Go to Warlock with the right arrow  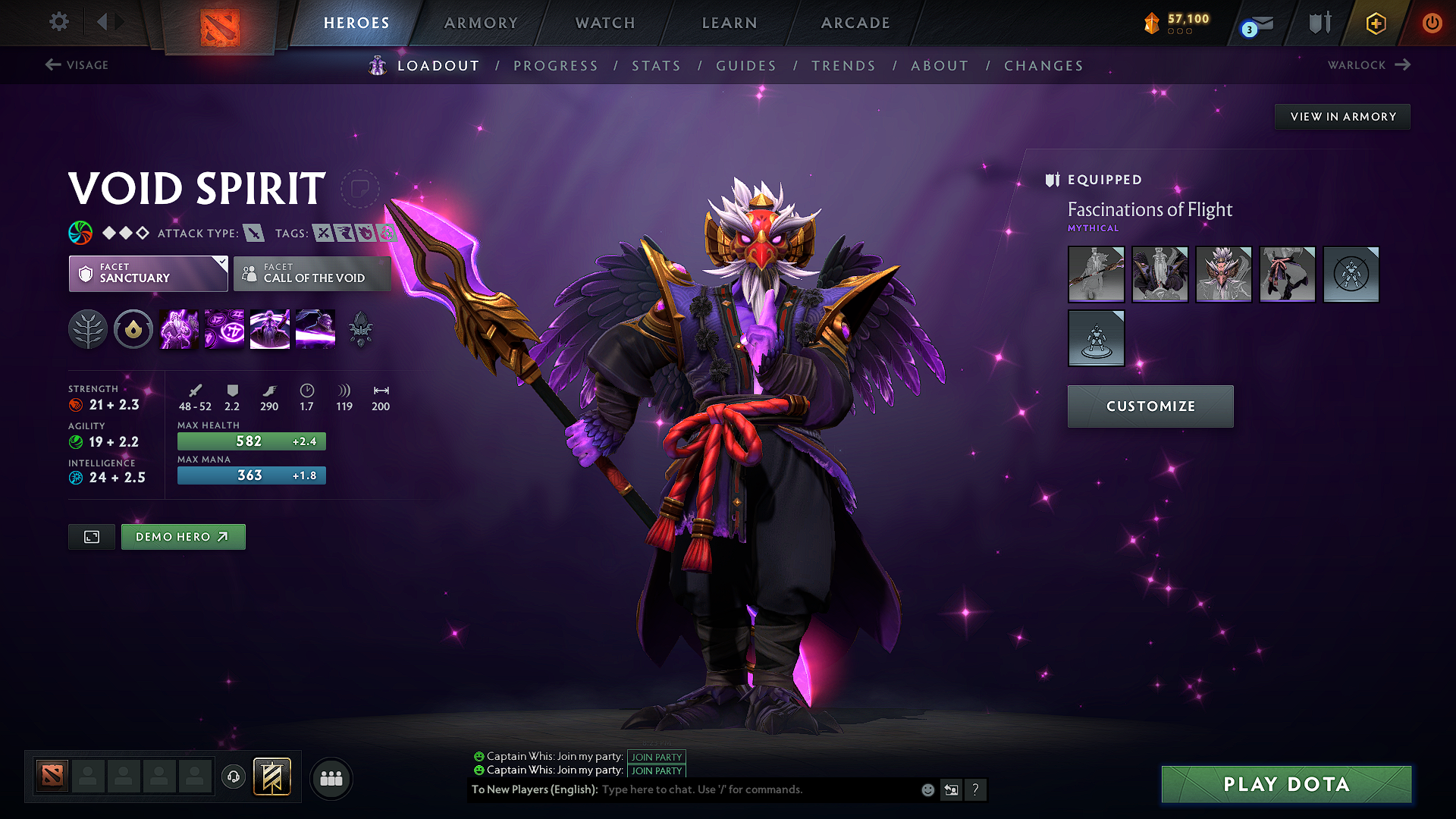1404,64
